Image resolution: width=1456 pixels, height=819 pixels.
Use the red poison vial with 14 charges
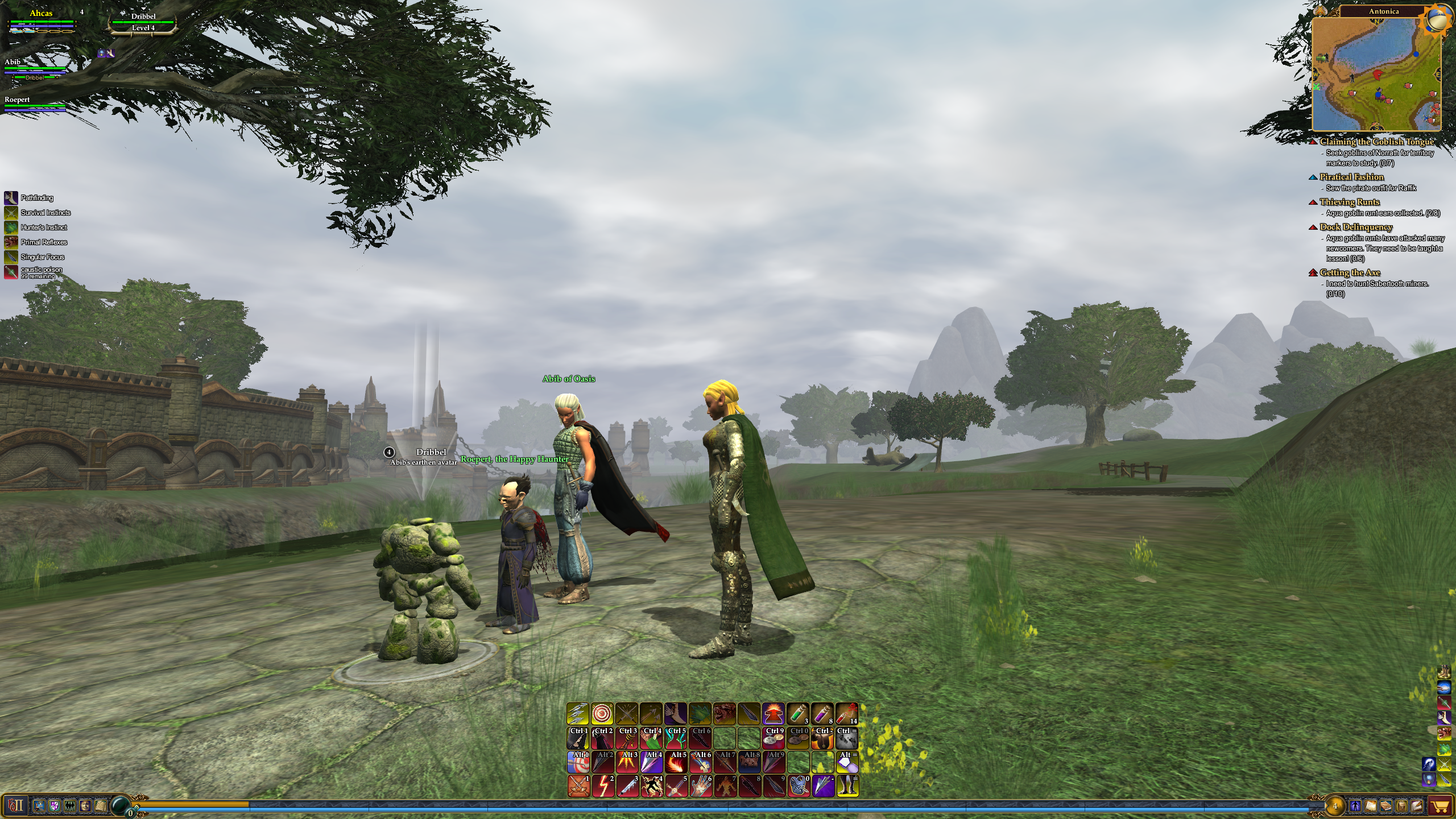click(x=846, y=713)
